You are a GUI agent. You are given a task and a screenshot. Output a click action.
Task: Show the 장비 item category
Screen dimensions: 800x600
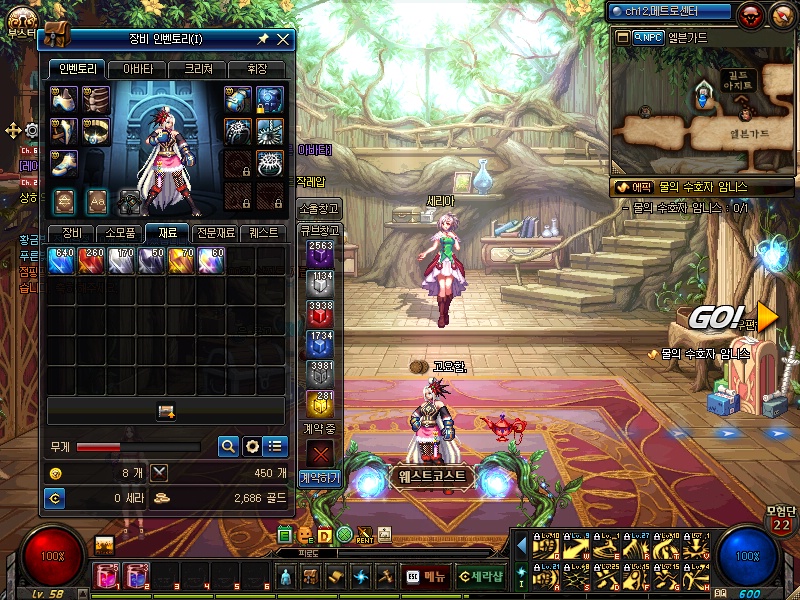coord(71,233)
